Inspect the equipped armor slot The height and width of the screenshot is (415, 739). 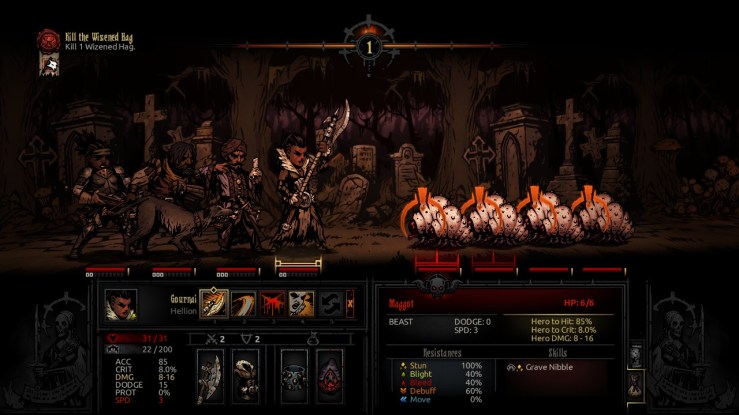pos(244,376)
